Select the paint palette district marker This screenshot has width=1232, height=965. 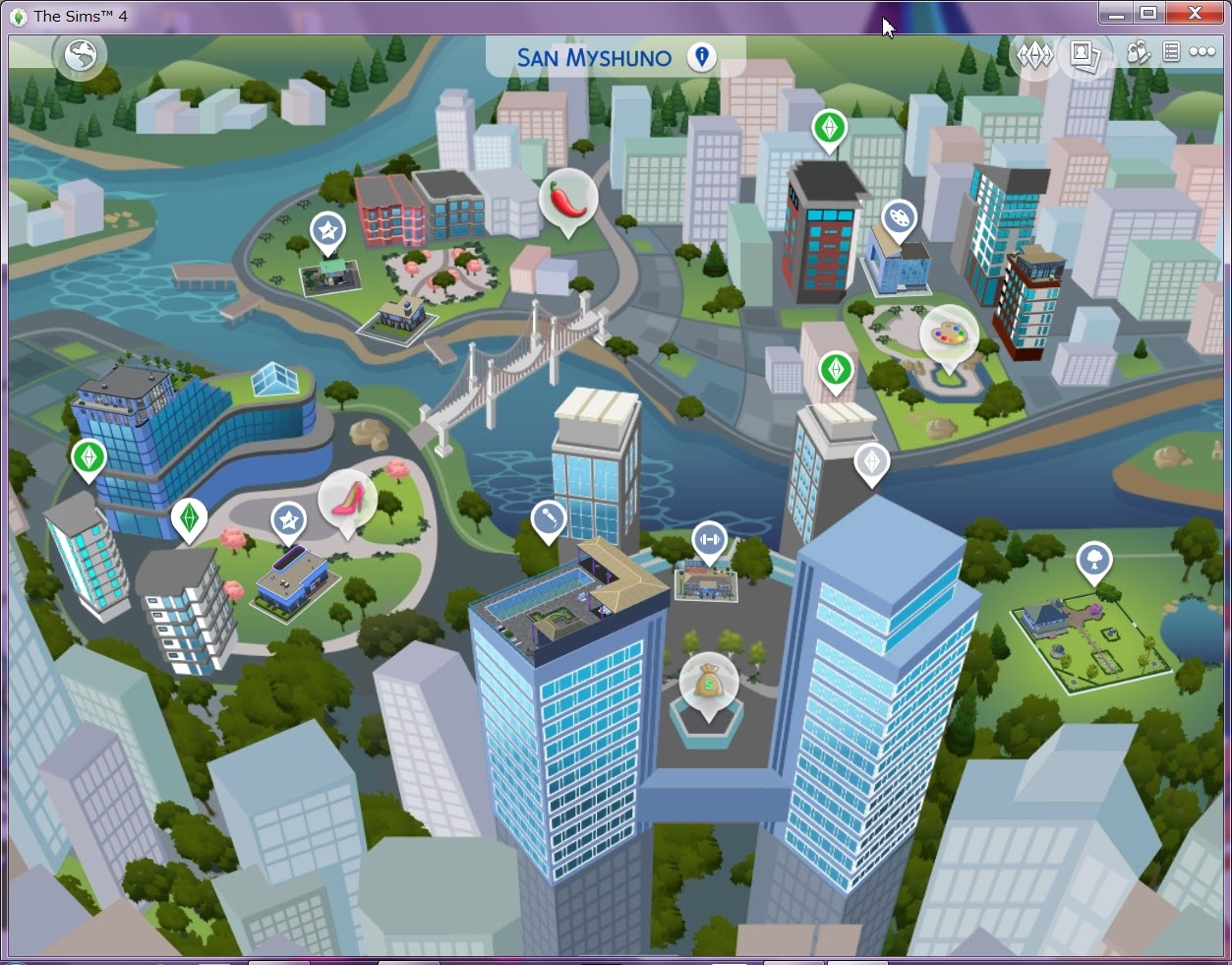pyautogui.click(x=949, y=334)
